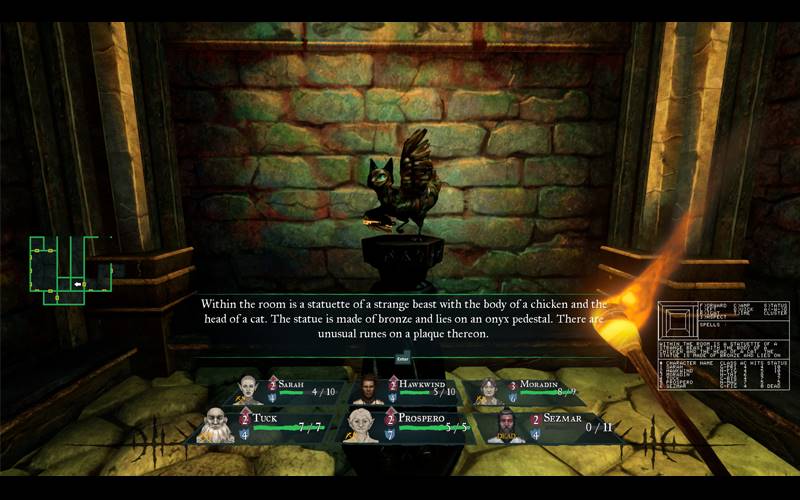This screenshot has height=500, width=800.
Task: Choose Prospero's party portrait
Action: tap(360, 424)
